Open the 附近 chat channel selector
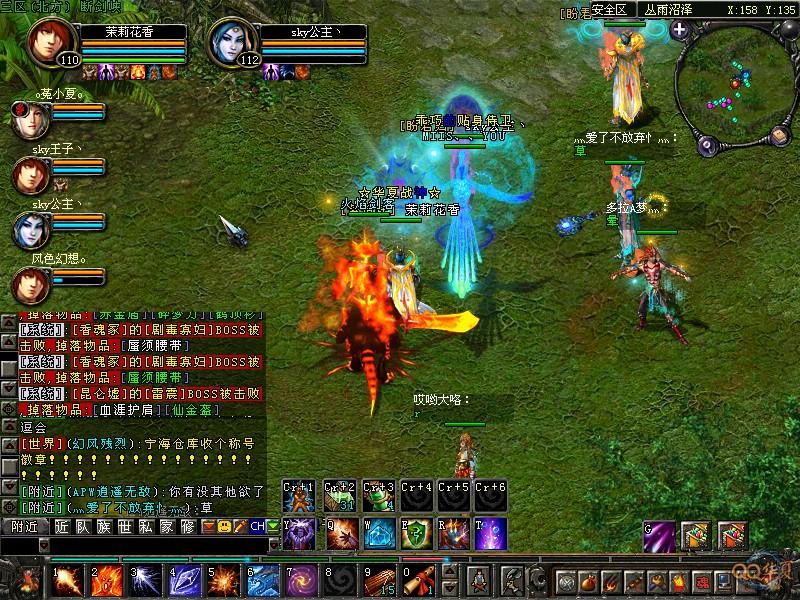Image resolution: width=800 pixels, height=600 pixels. [24, 526]
